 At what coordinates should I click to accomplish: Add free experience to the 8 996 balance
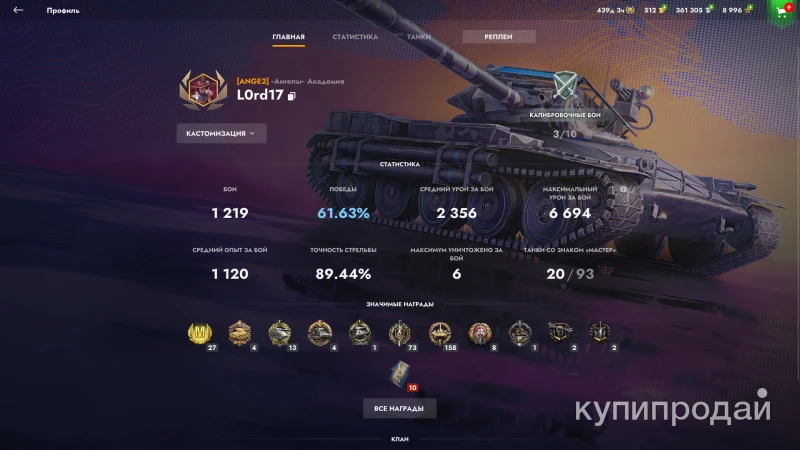click(x=748, y=10)
